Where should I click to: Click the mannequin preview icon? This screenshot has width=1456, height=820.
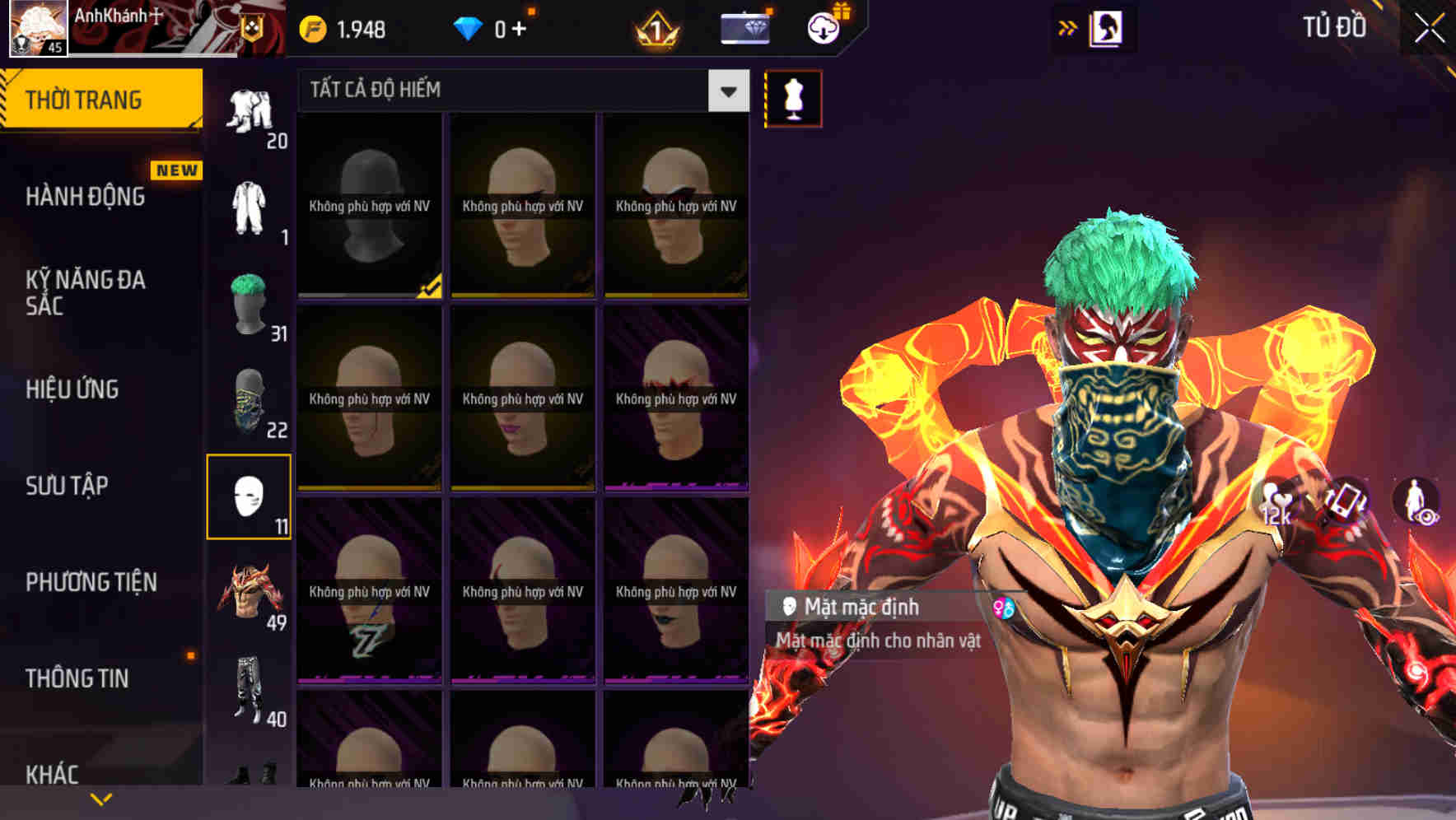[792, 96]
